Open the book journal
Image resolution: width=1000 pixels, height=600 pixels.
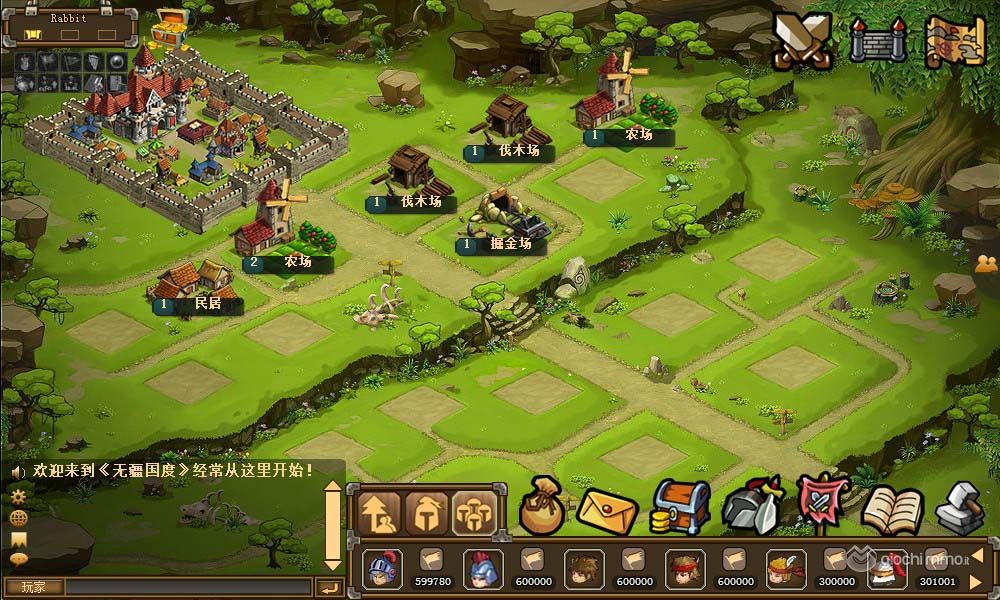[889, 508]
